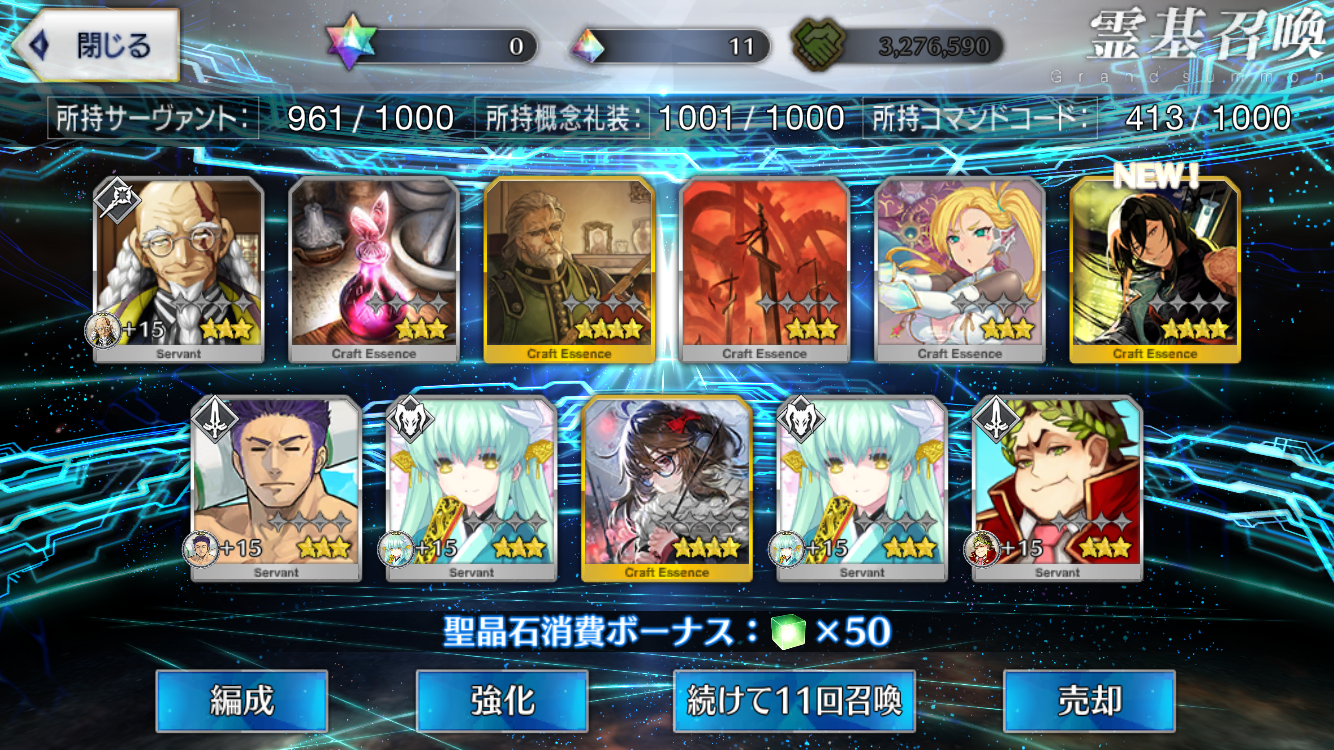1334x750 pixels.
Task: Open the 売却 sell screen
Action: point(1089,701)
